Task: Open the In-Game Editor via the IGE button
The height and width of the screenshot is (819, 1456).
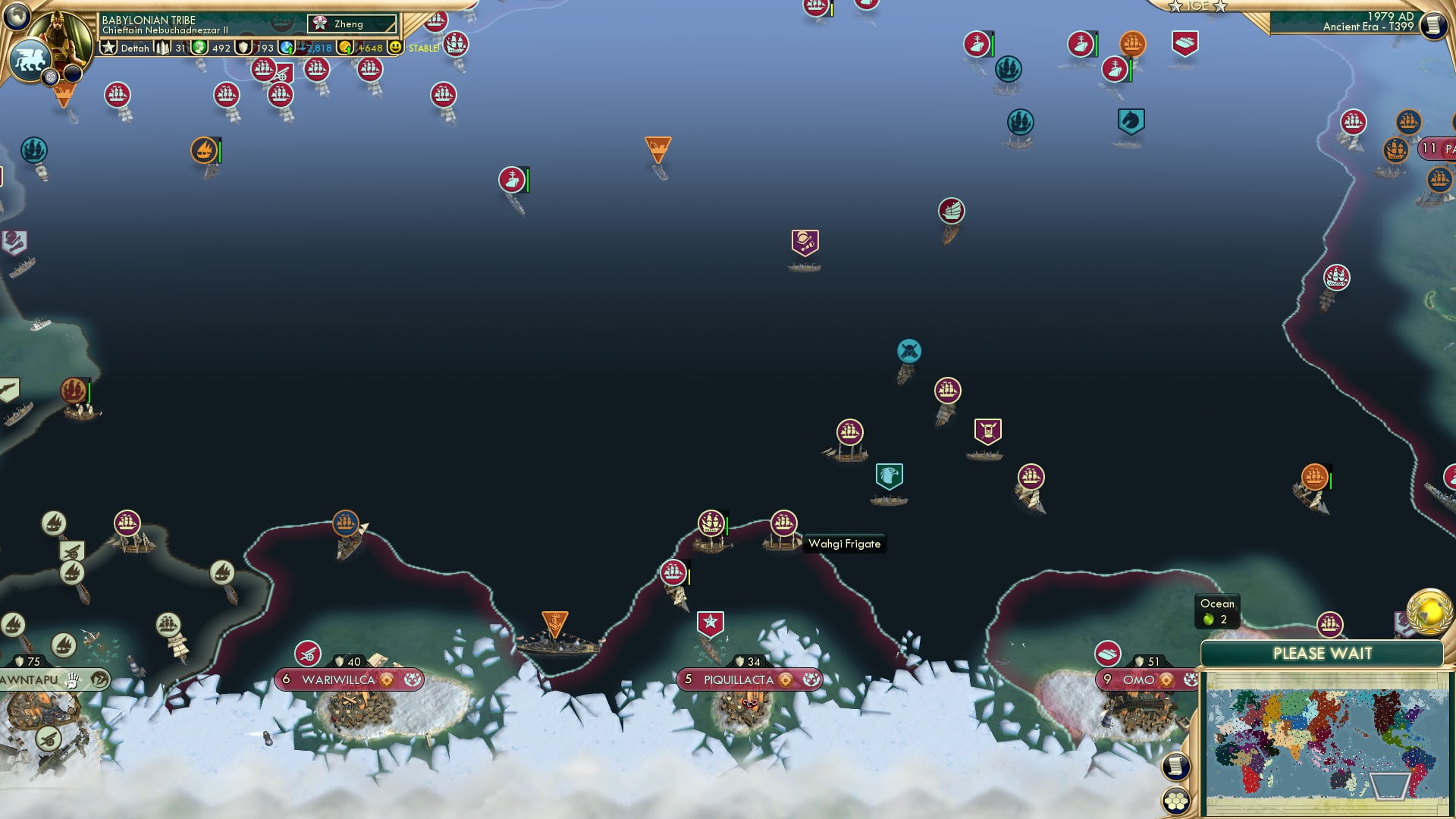Action: point(1197,7)
